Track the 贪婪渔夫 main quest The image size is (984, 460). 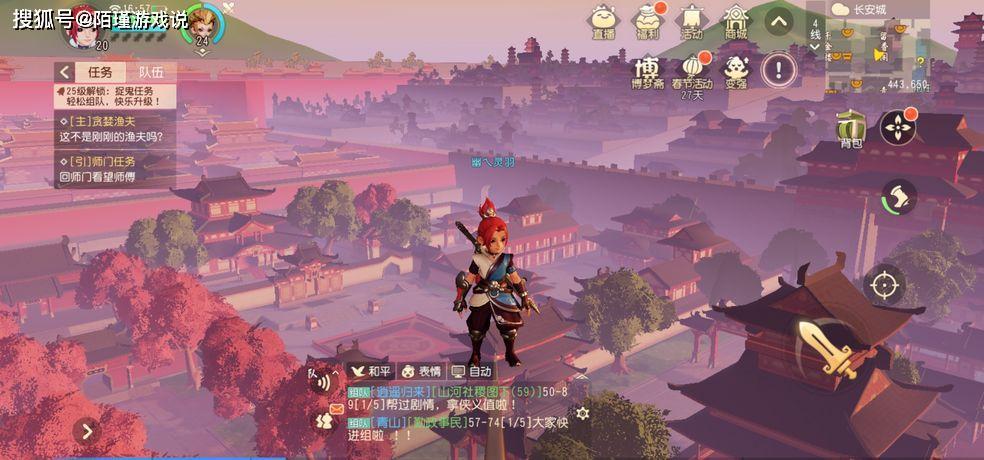point(112,129)
